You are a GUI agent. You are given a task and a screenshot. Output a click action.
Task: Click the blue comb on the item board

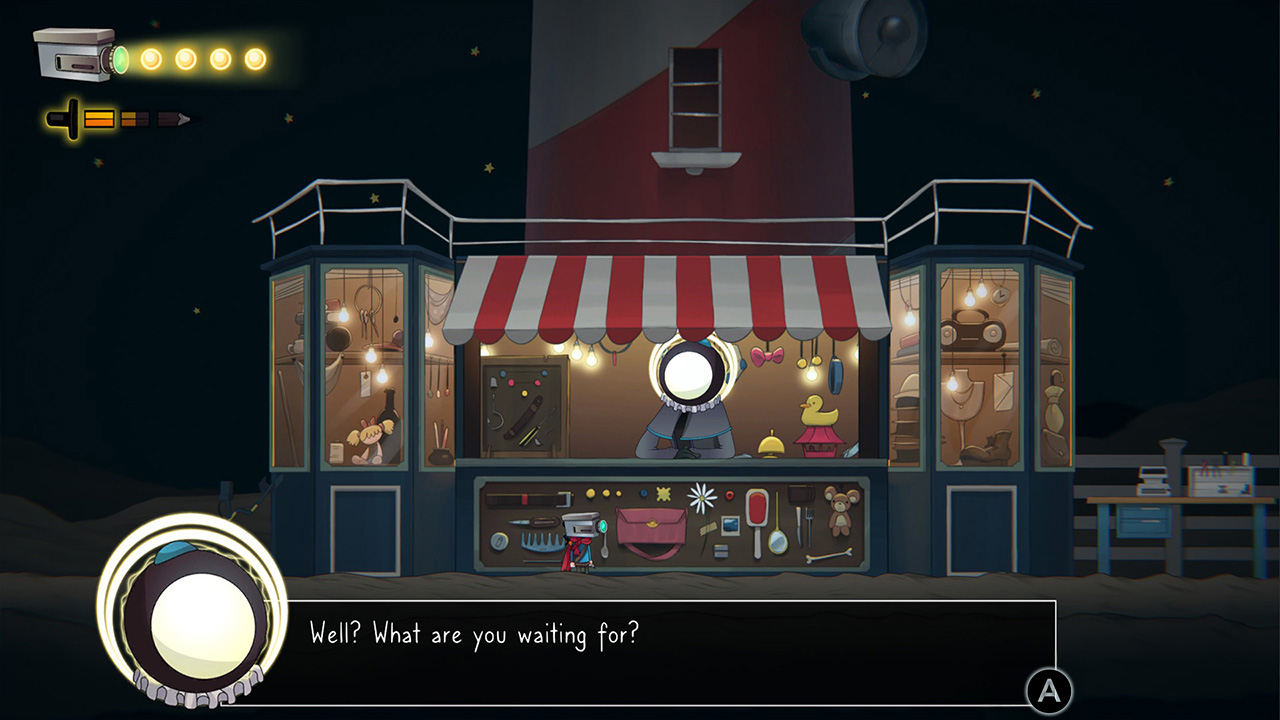[538, 540]
